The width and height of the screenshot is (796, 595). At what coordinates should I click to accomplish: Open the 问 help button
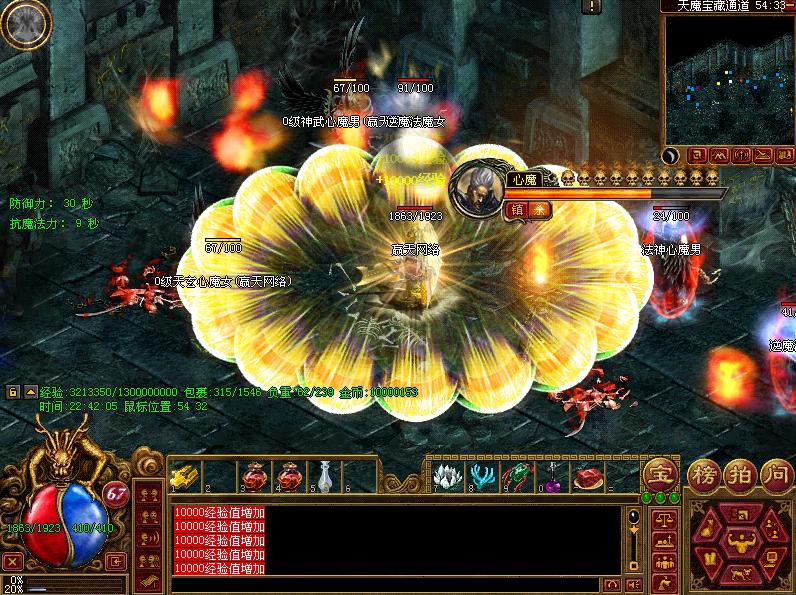[775, 476]
